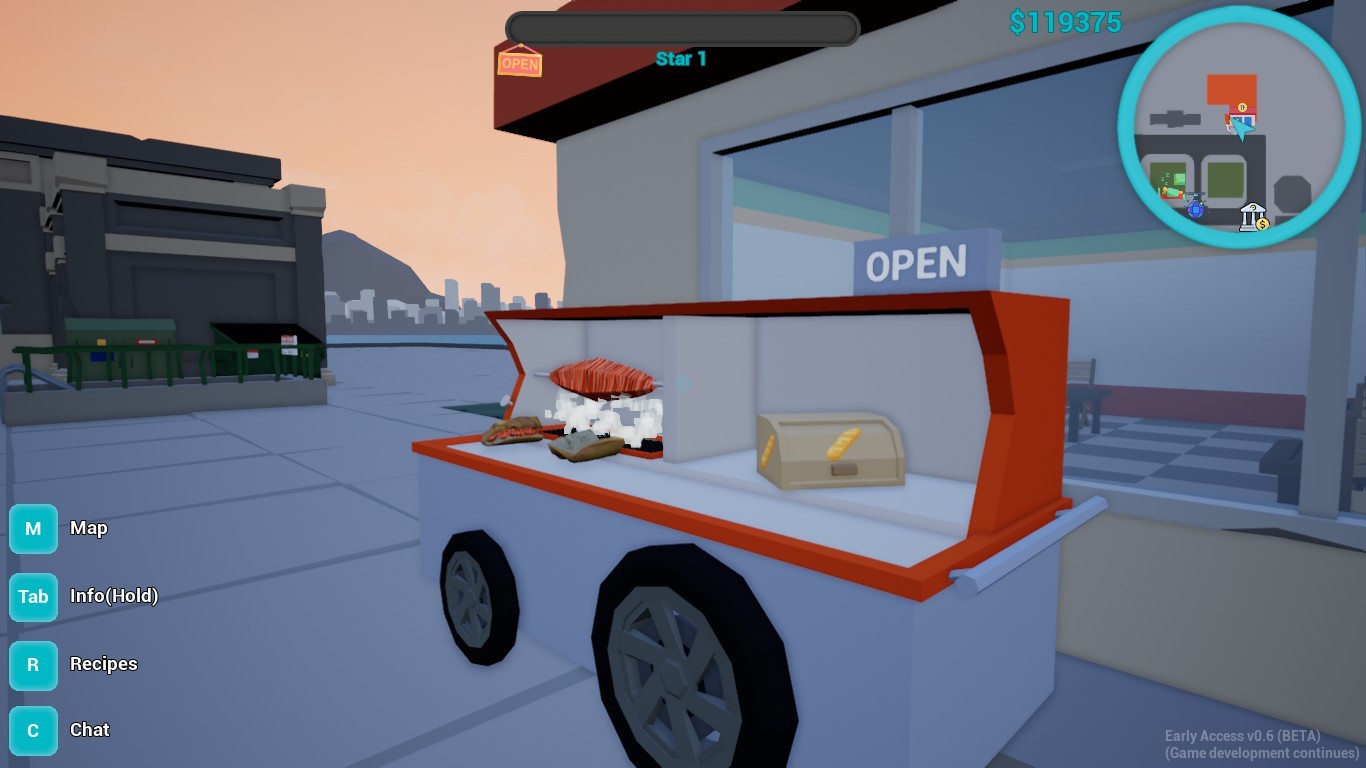Click the coin symbol beside the bank icon
Image resolution: width=1366 pixels, height=768 pixels.
click(1262, 223)
